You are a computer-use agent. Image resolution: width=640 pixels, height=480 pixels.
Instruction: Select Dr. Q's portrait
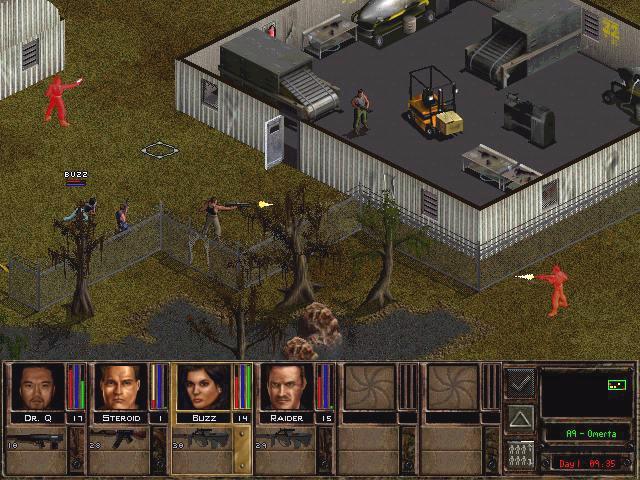37,387
